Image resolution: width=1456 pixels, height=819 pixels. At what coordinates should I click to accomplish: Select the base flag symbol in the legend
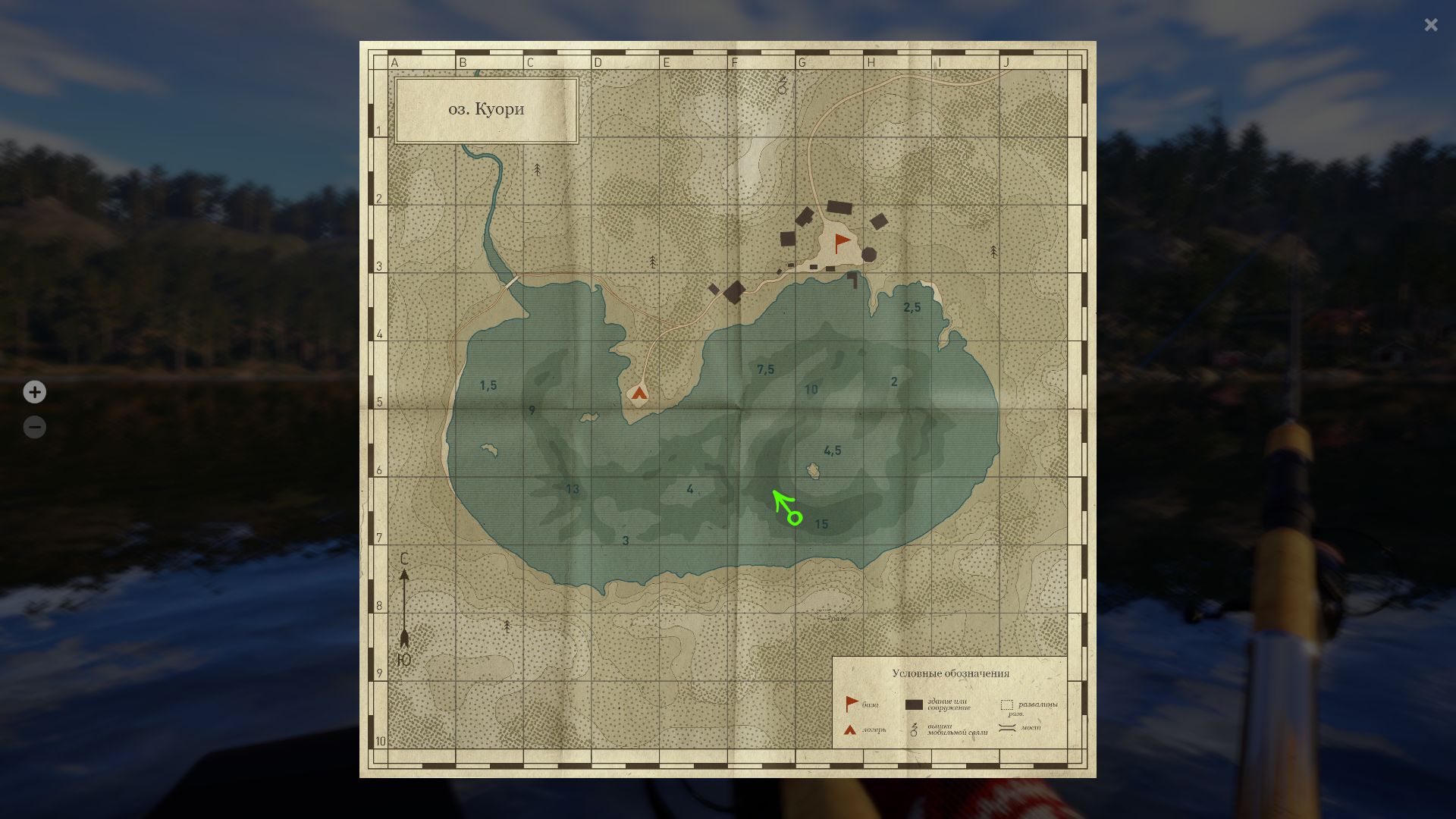coord(851,702)
